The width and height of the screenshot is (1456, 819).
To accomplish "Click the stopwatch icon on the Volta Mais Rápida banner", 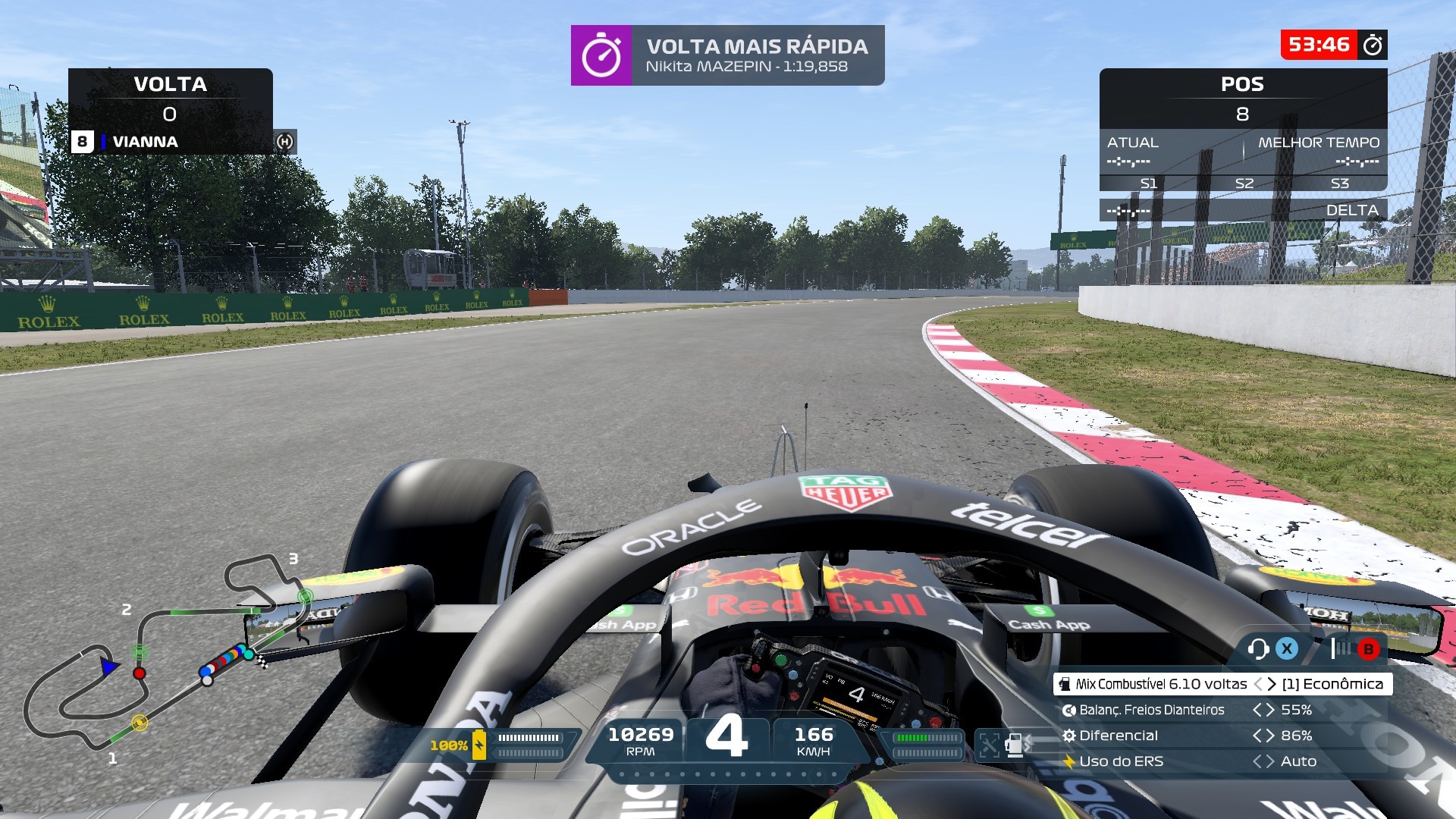I will tap(603, 55).
